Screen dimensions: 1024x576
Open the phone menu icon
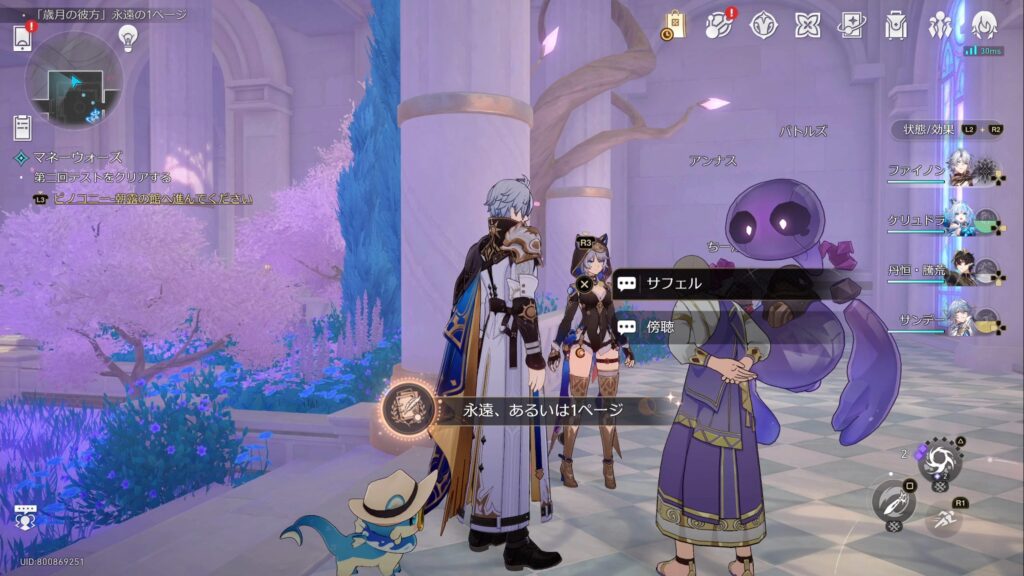tap(23, 38)
